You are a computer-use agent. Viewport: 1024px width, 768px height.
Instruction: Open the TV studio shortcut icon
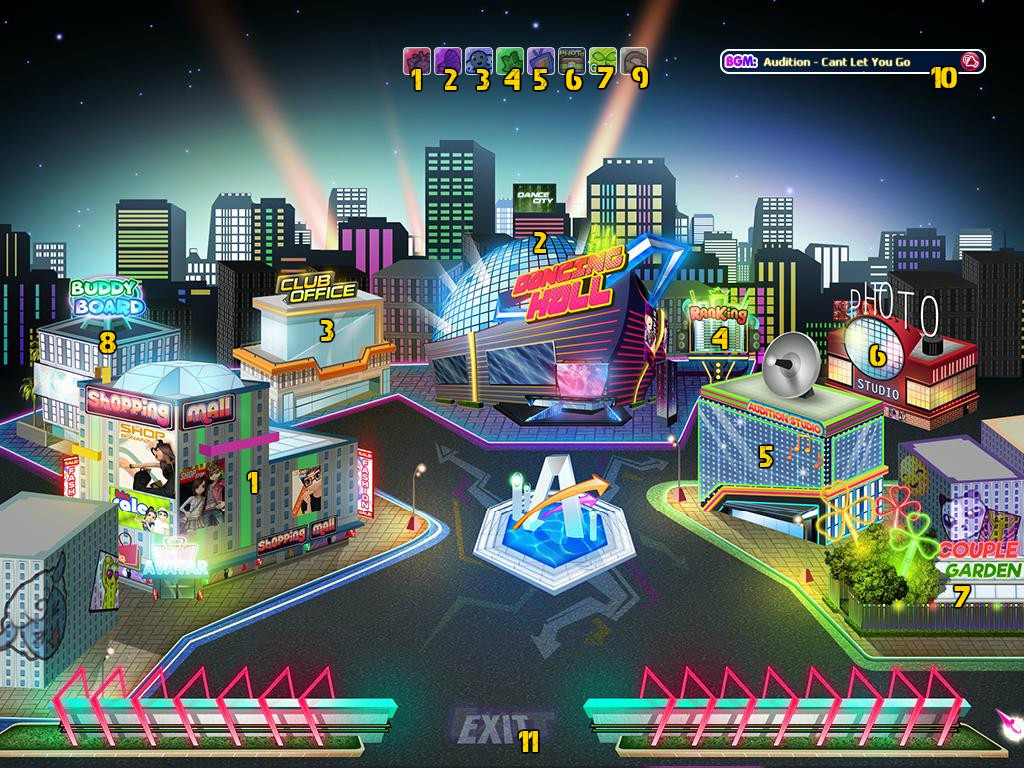coord(540,61)
